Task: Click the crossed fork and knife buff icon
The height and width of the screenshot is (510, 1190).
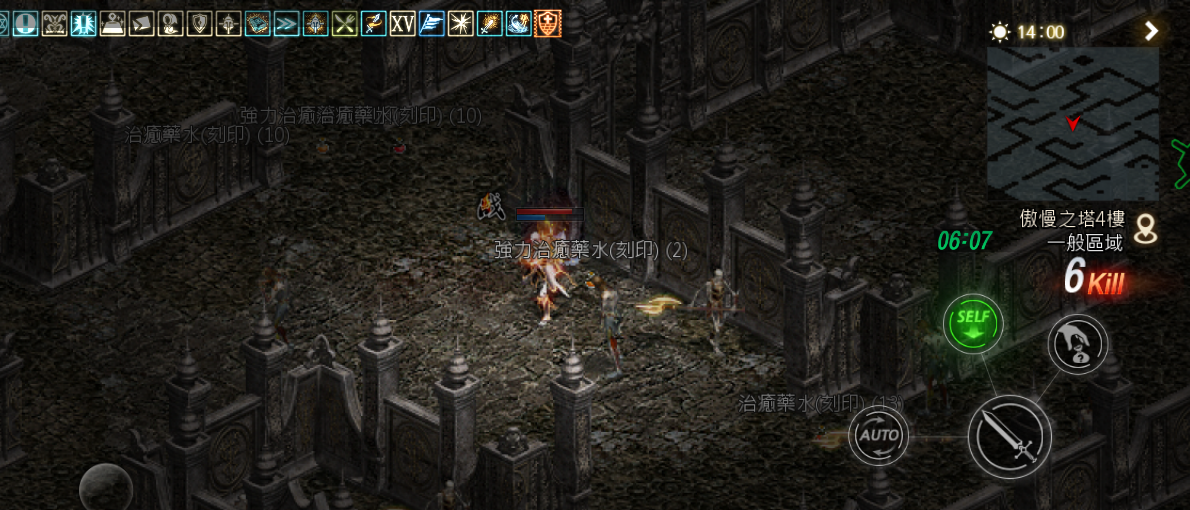Action: [345, 23]
